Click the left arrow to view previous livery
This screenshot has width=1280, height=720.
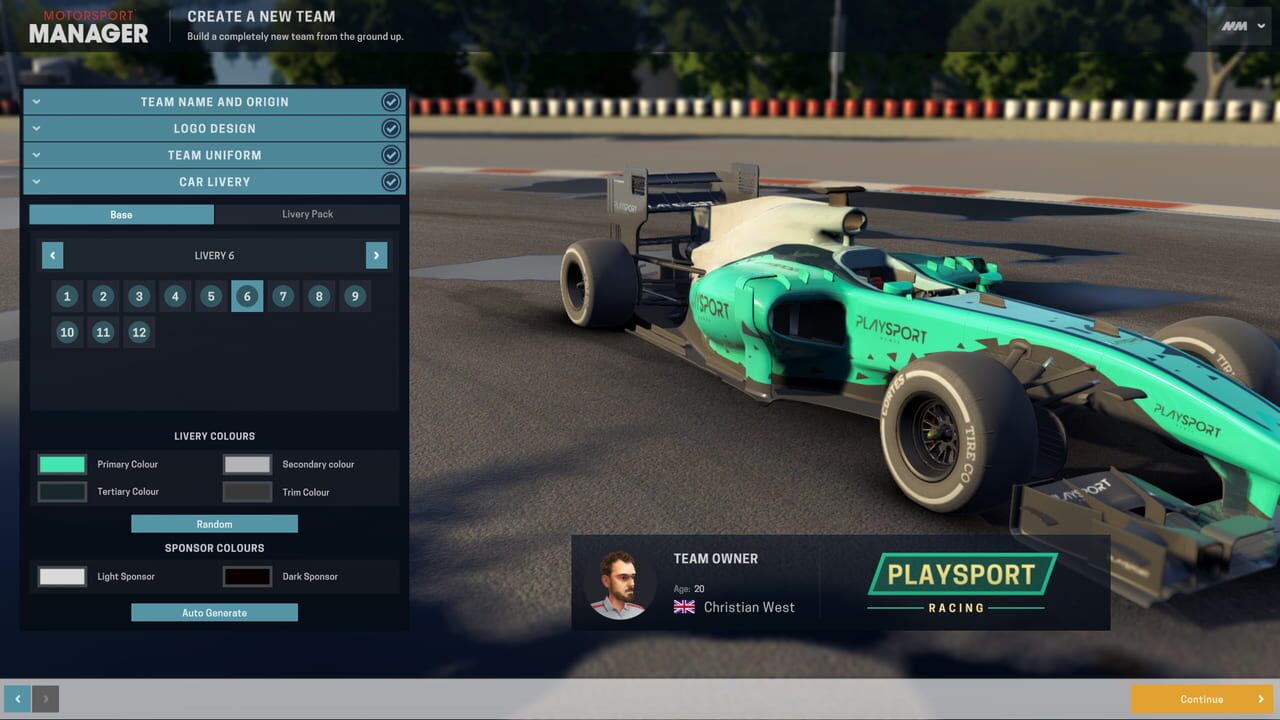(x=52, y=255)
